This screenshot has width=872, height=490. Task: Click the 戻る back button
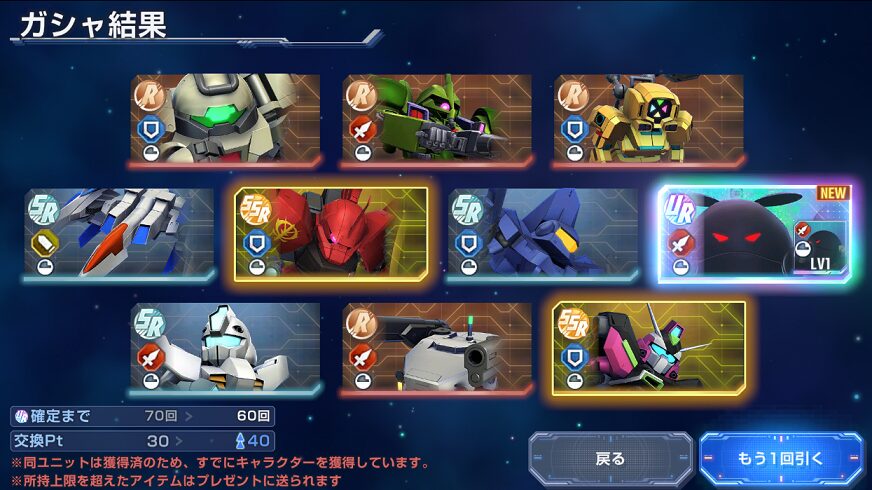tap(610, 459)
